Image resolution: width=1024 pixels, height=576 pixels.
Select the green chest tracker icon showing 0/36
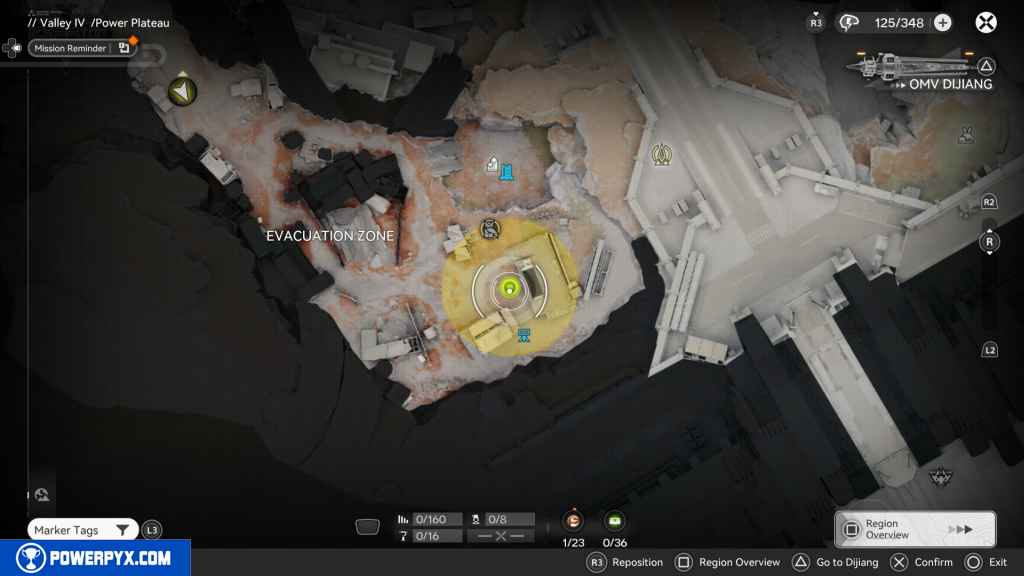[x=614, y=520]
